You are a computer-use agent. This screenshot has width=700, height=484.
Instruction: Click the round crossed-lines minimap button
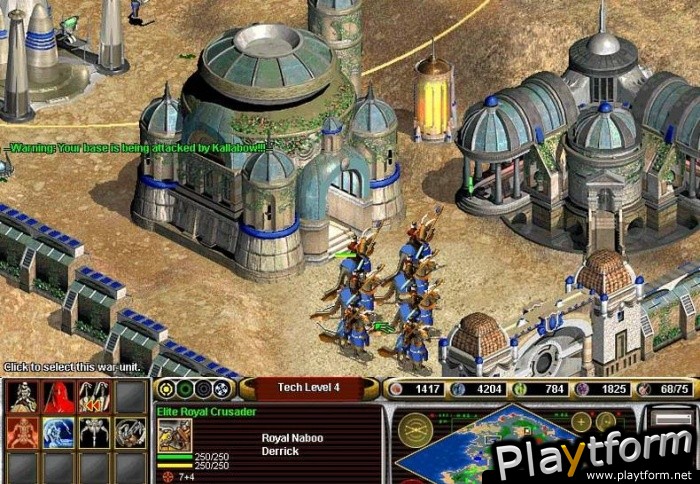[415, 429]
